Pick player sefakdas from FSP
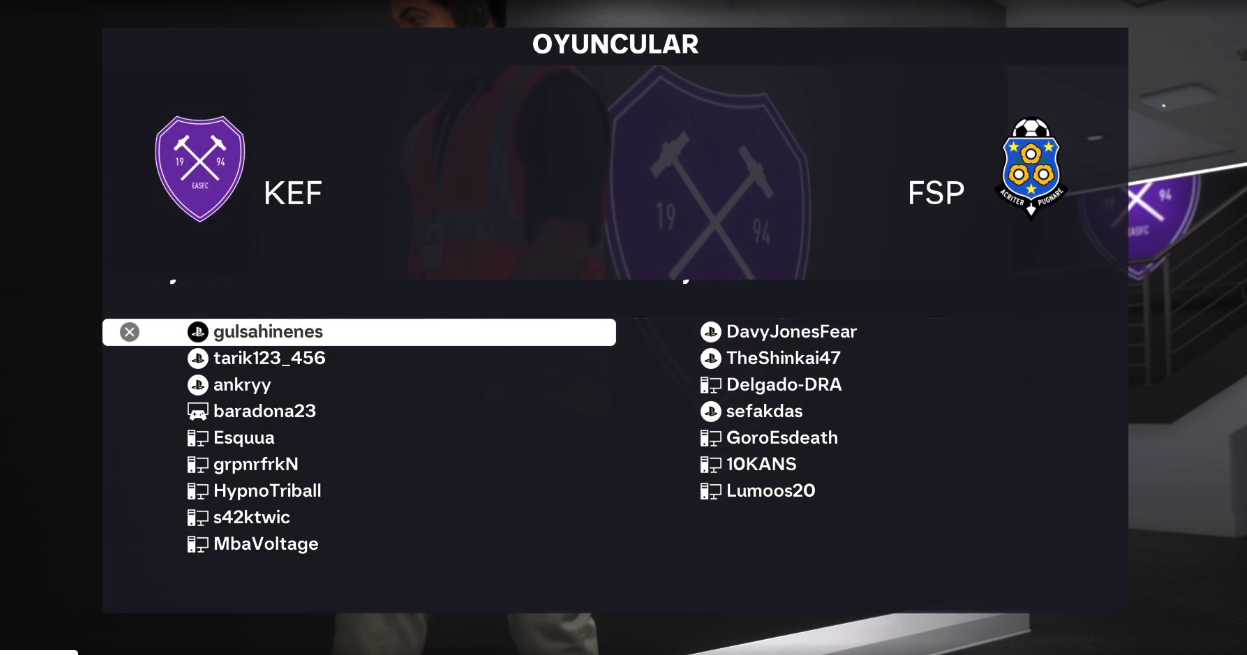1247x655 pixels. [764, 411]
